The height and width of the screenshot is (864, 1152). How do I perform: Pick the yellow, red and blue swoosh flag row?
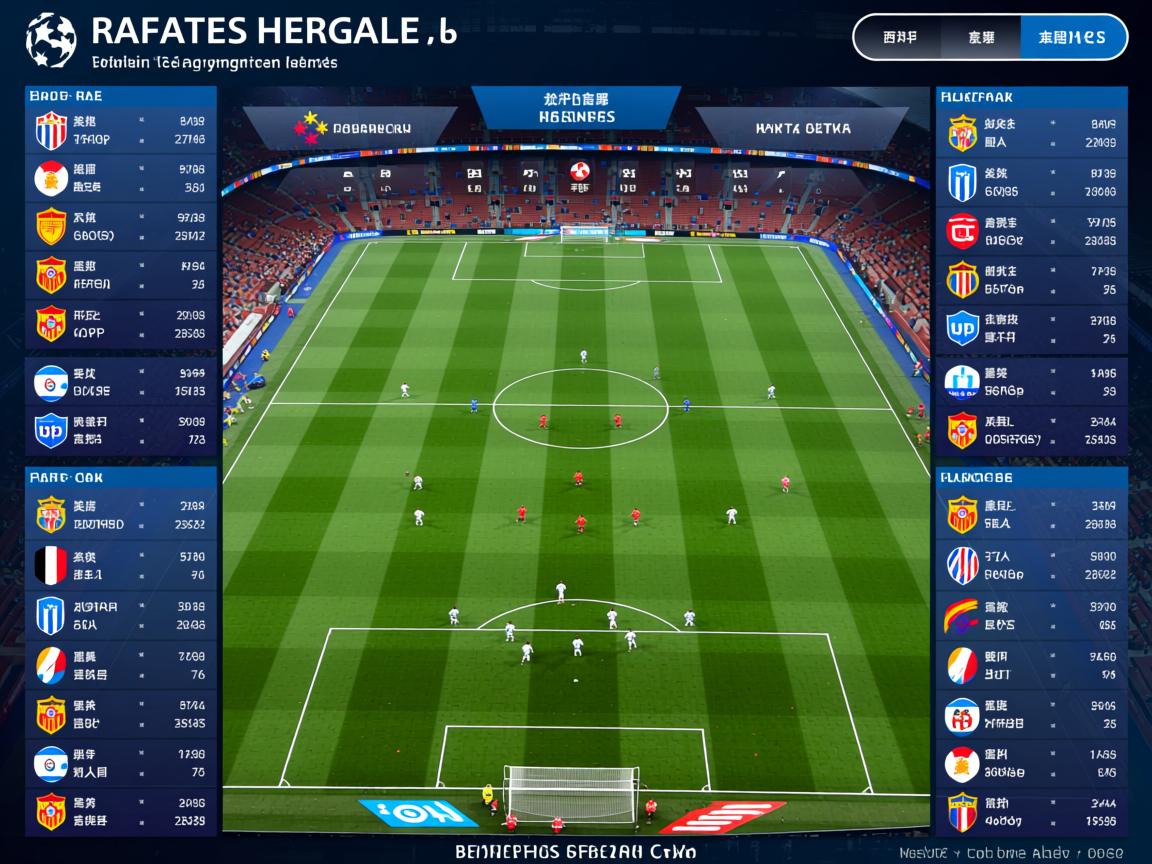[1032, 615]
